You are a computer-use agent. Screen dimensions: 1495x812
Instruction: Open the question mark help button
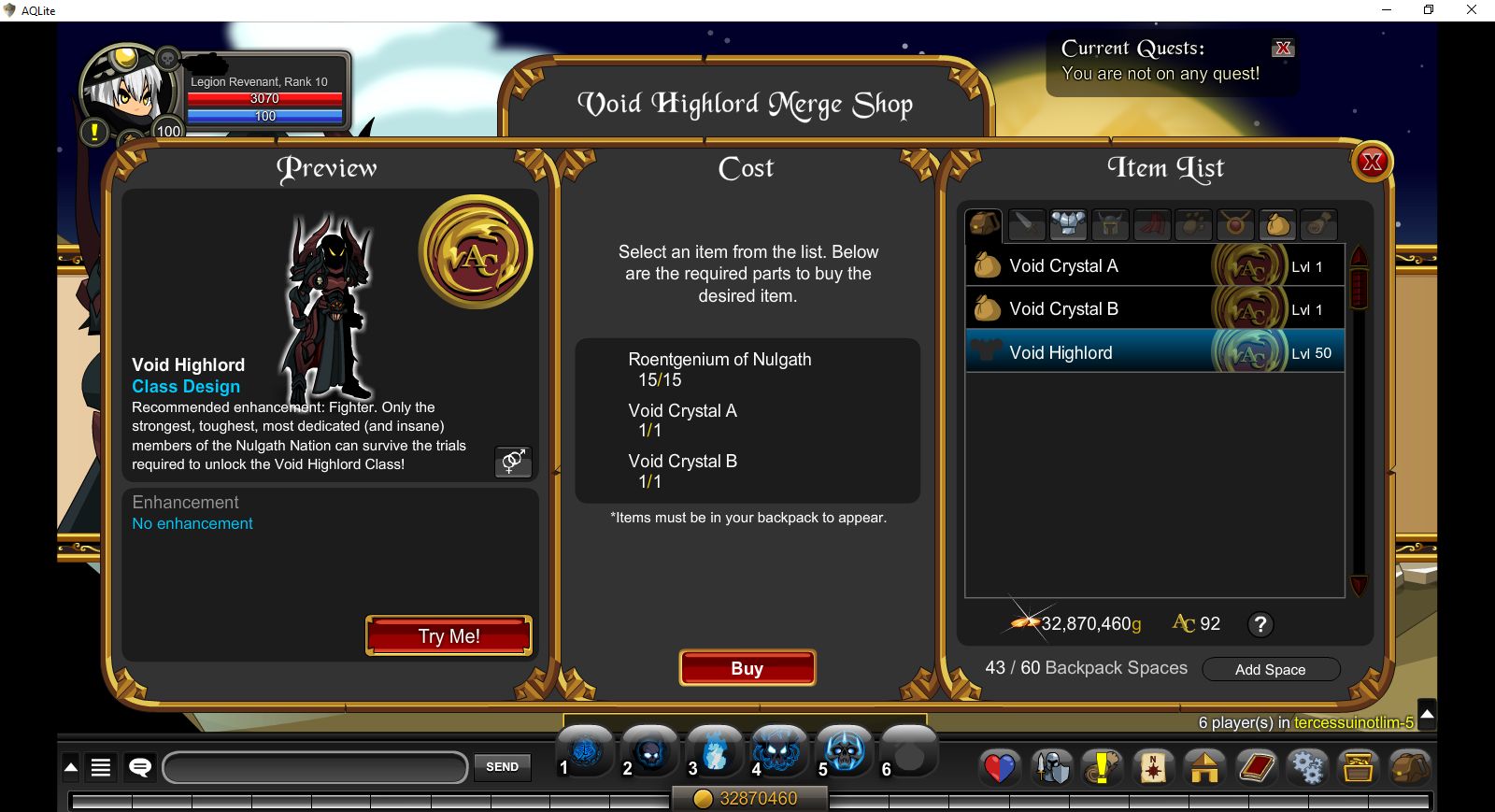click(x=1260, y=624)
